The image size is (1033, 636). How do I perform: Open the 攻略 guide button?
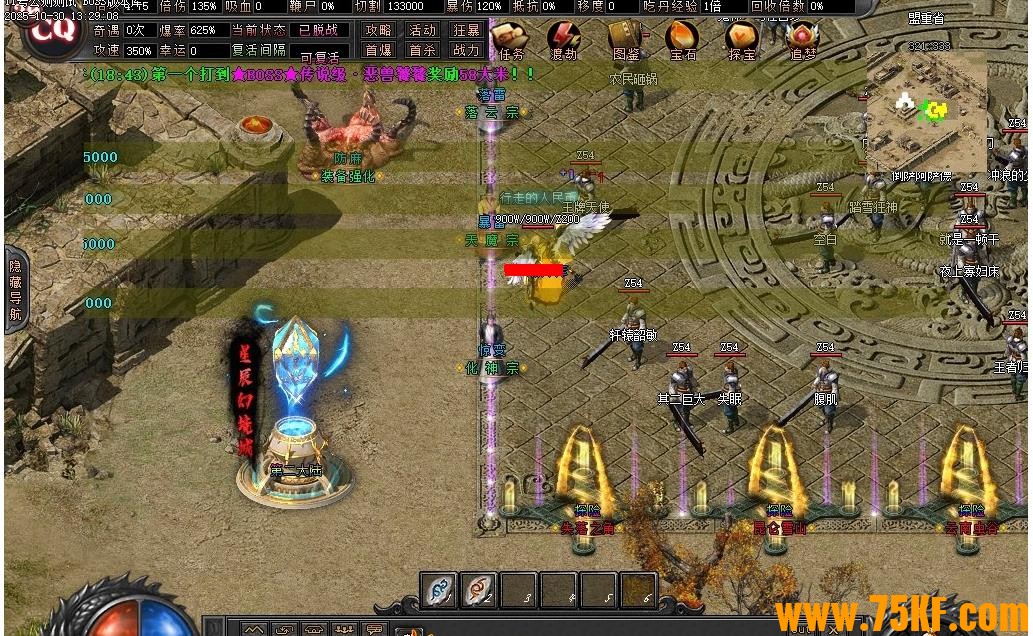[x=378, y=31]
